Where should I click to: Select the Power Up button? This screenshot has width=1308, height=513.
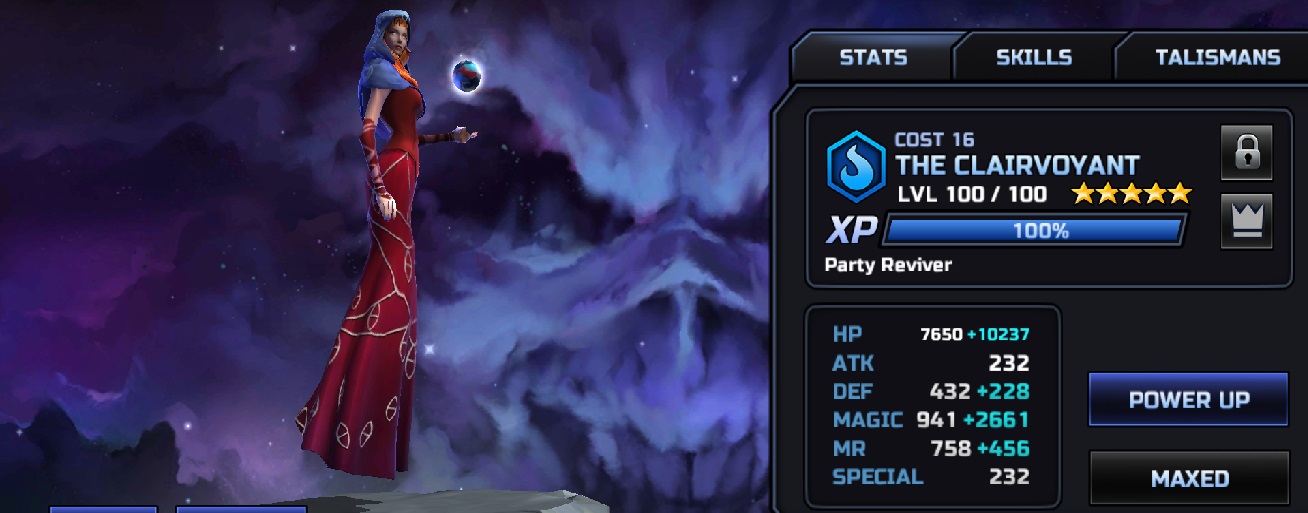pos(1188,400)
